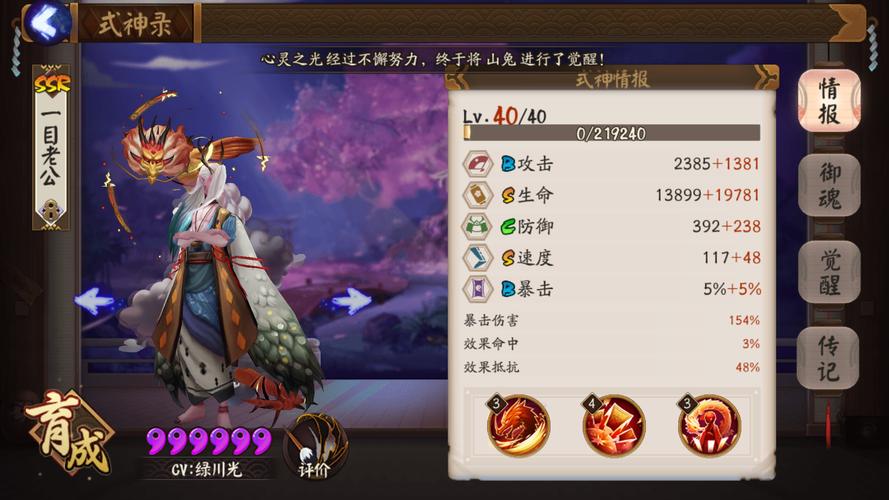Image resolution: width=889 pixels, height=500 pixels.
Task: Tap the 速度 speed stat row
Action: 611,257
